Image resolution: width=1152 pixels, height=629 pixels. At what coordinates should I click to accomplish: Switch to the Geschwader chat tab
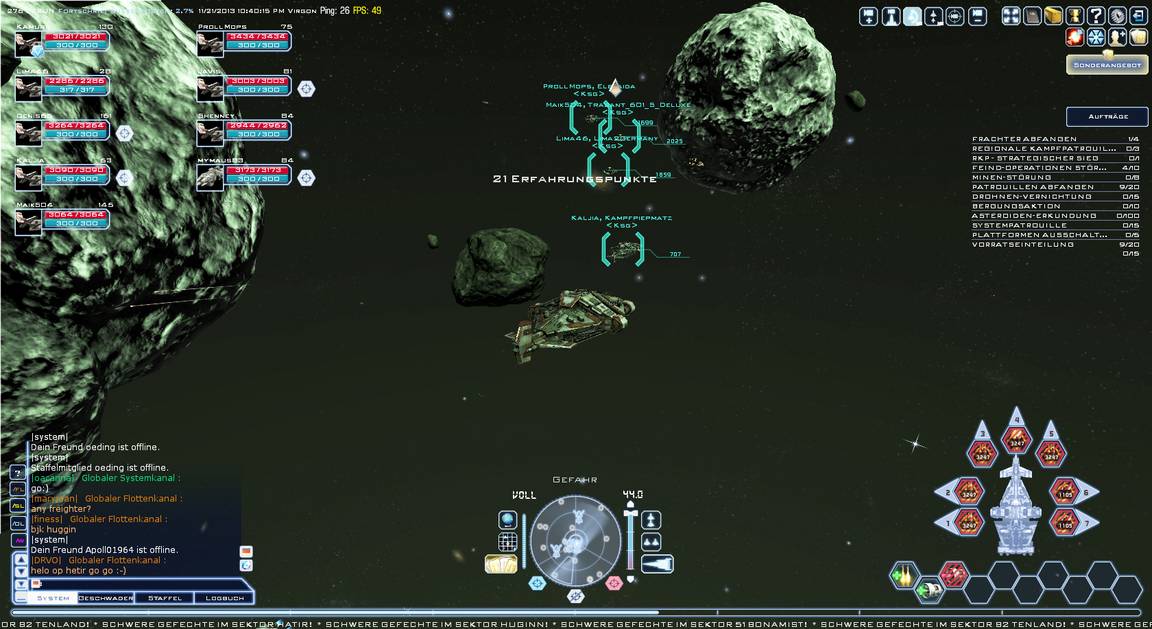106,598
